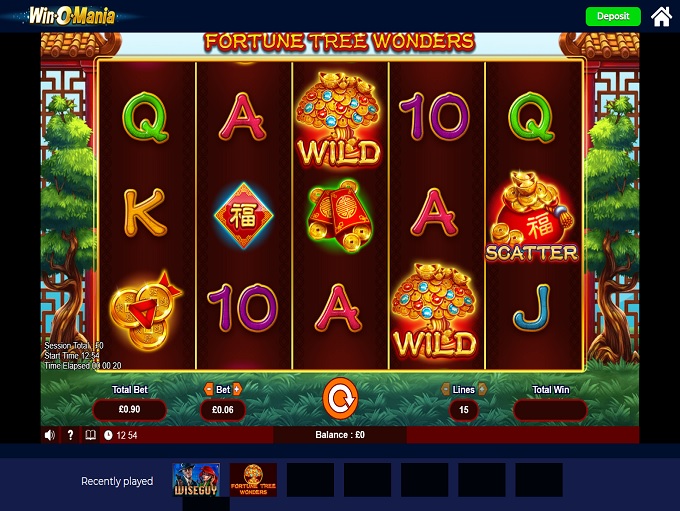Open the Wiseguy recently played game

click(196, 480)
